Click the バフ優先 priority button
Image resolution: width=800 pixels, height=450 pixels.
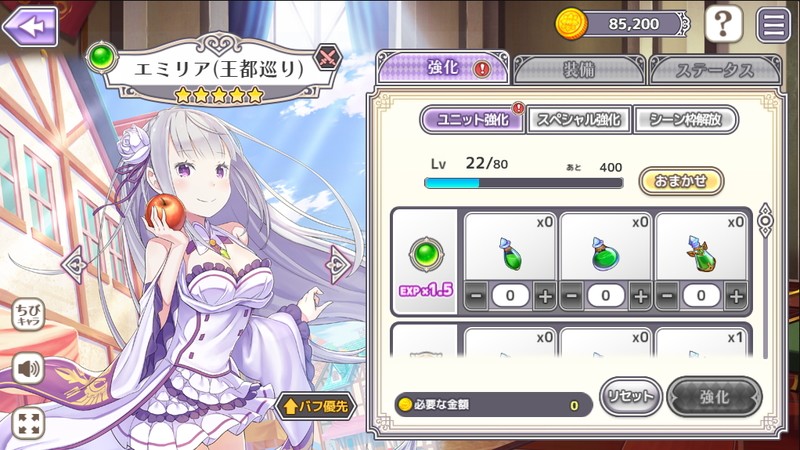(x=315, y=406)
